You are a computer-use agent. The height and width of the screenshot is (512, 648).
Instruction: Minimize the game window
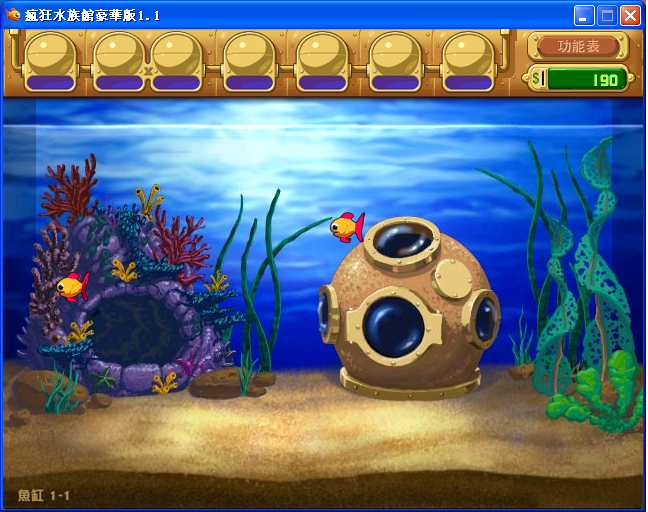coord(584,15)
